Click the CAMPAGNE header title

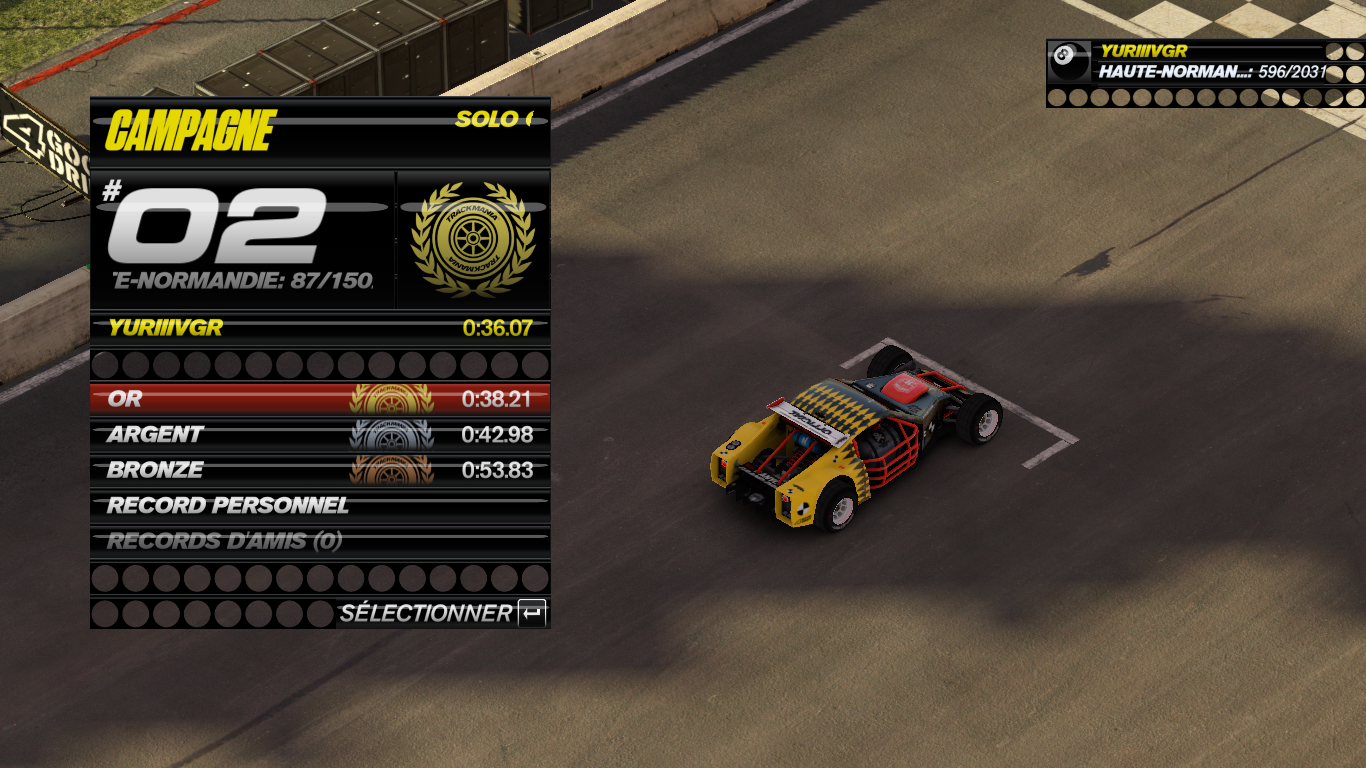click(x=190, y=131)
